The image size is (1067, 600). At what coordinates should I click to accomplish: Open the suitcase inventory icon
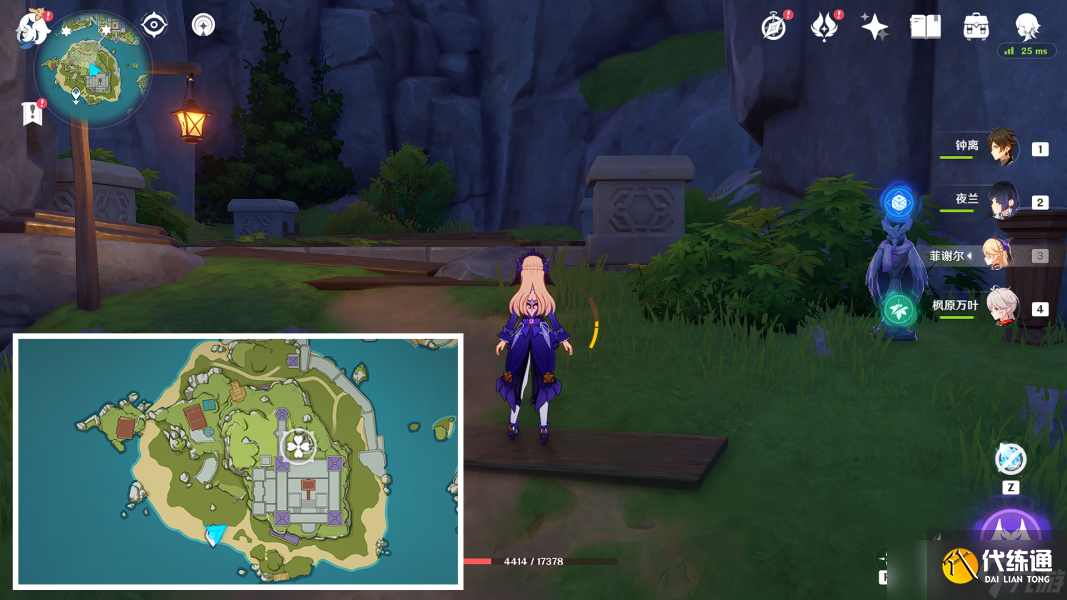coord(976,27)
